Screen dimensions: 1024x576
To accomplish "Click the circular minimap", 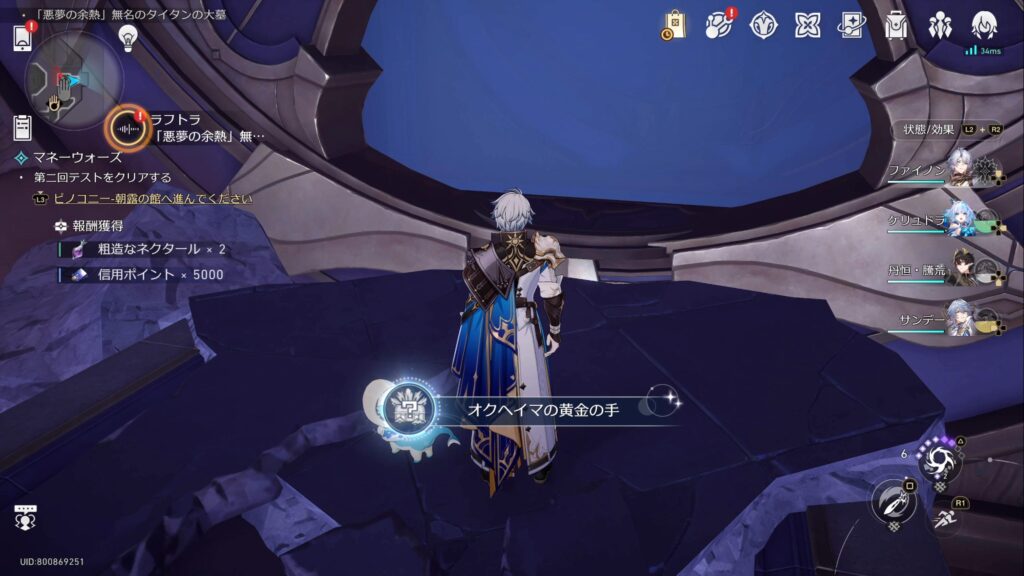I will 72,80.
